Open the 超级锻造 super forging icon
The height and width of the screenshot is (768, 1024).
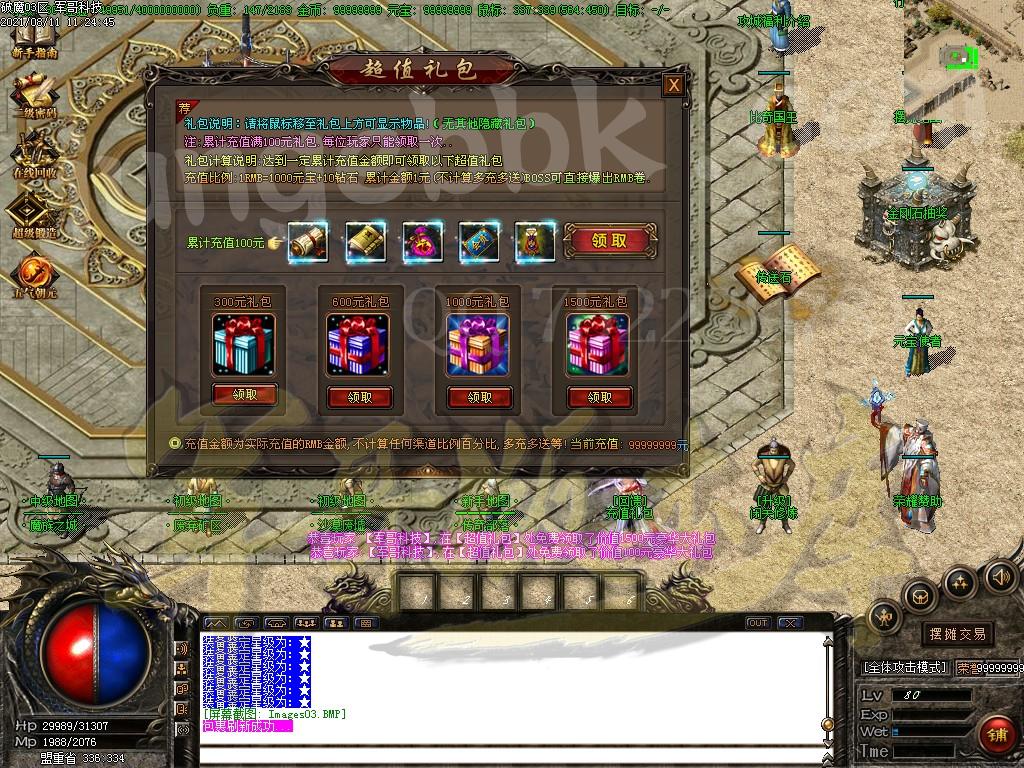pos(33,215)
